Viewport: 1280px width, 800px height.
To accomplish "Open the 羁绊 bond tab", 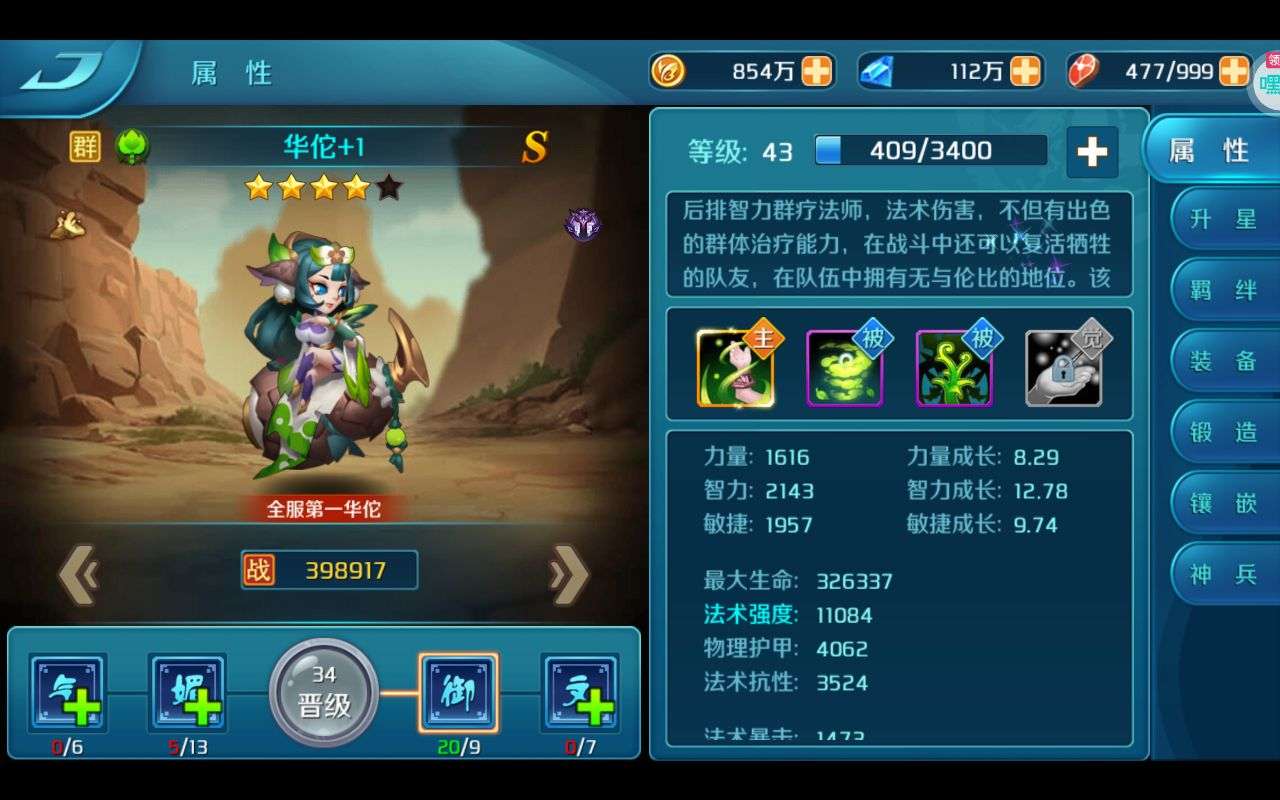I will (x=1223, y=291).
